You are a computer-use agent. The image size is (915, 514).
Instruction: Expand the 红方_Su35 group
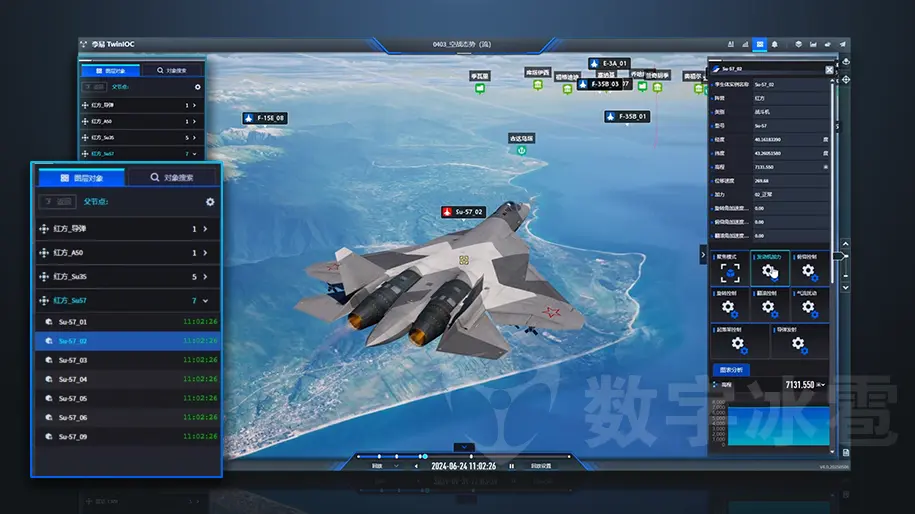tap(205, 277)
